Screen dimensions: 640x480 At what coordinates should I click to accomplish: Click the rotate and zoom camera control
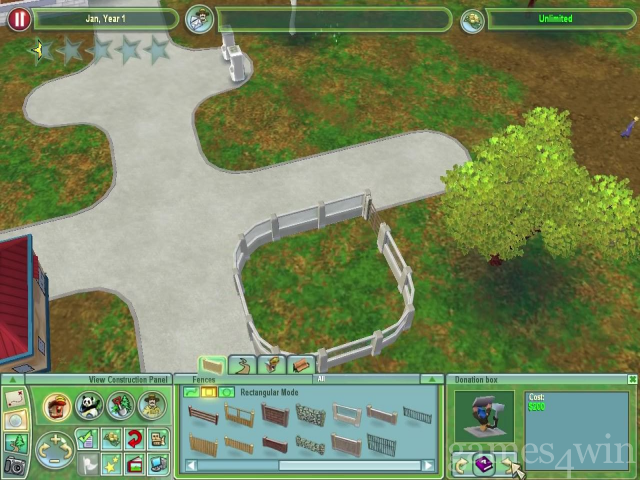53,449
